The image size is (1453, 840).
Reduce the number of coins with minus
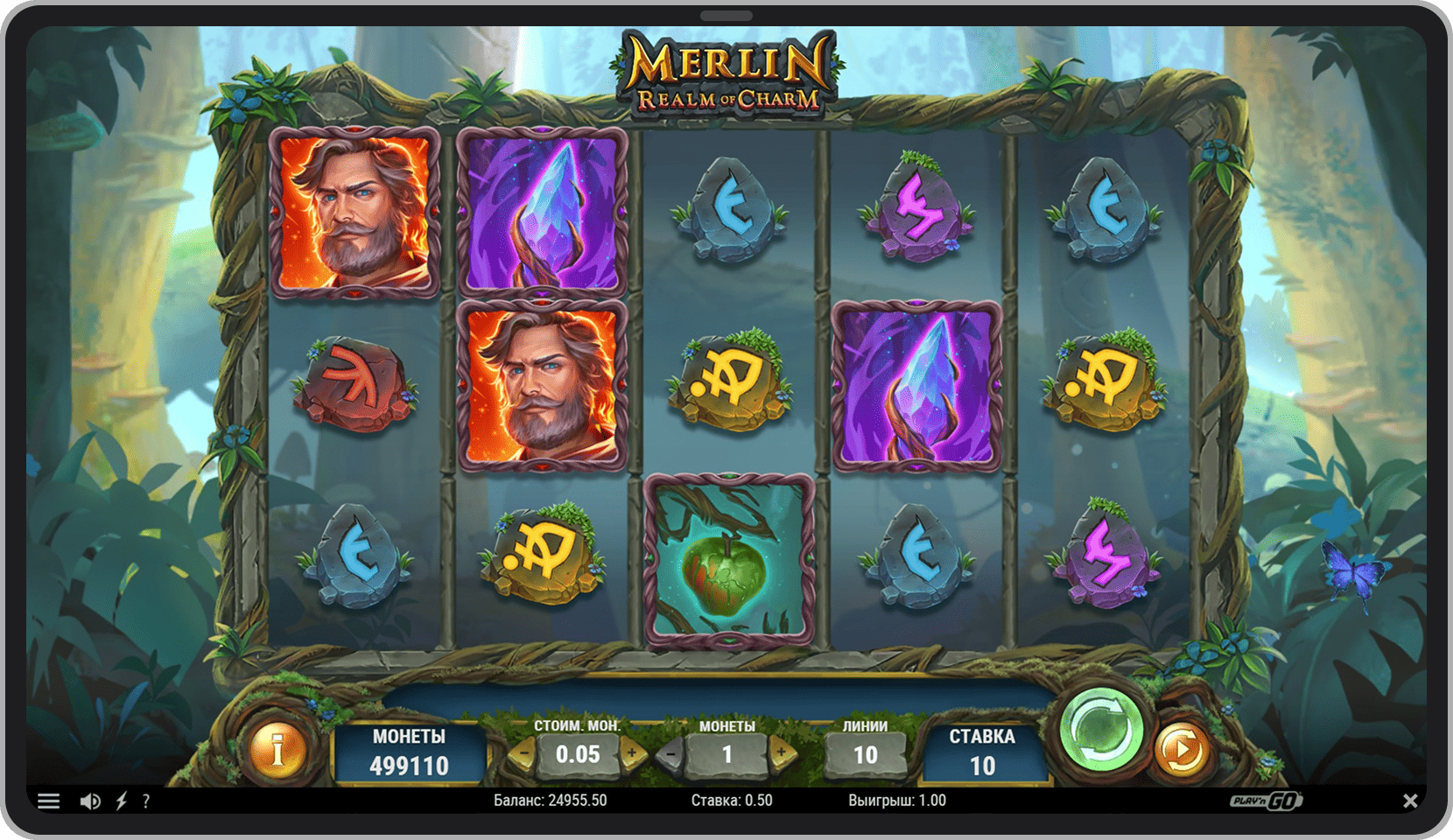coord(671,753)
